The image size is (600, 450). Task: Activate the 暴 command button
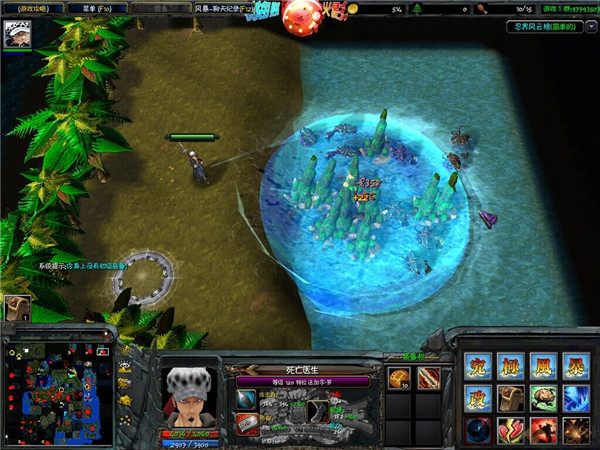(x=574, y=366)
